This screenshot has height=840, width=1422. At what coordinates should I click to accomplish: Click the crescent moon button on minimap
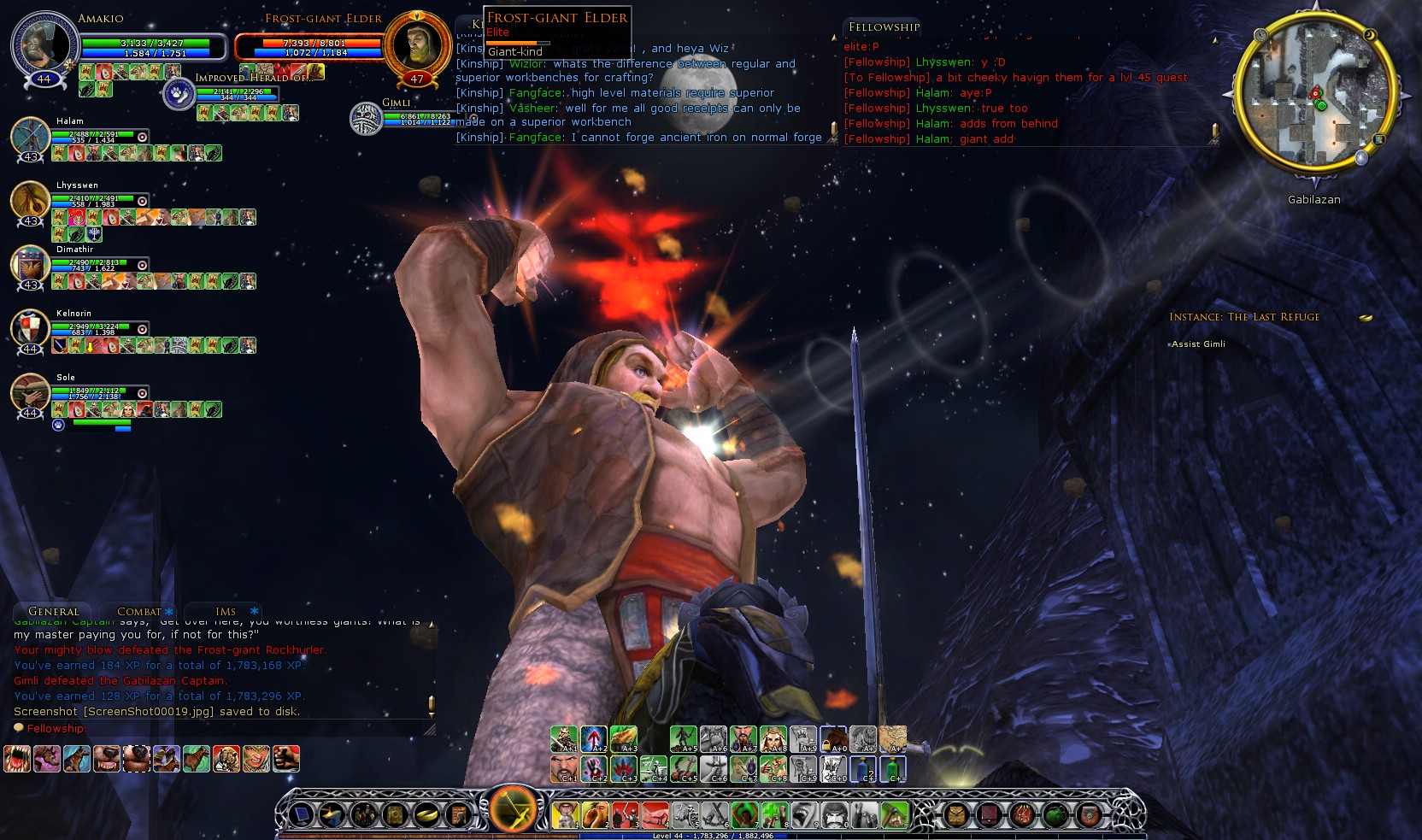point(1370,35)
